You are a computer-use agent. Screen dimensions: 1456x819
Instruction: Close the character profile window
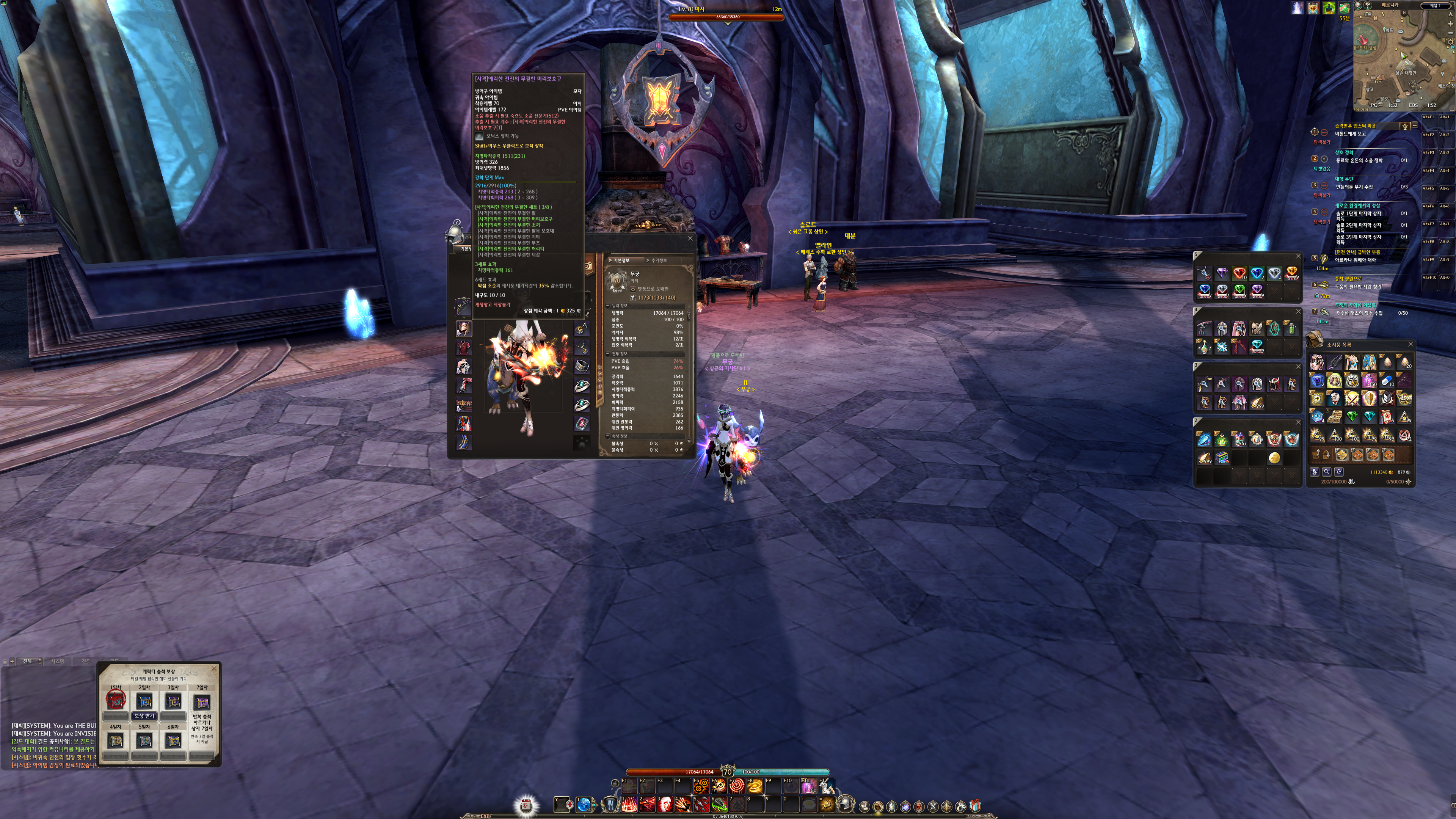pyautogui.click(x=690, y=238)
